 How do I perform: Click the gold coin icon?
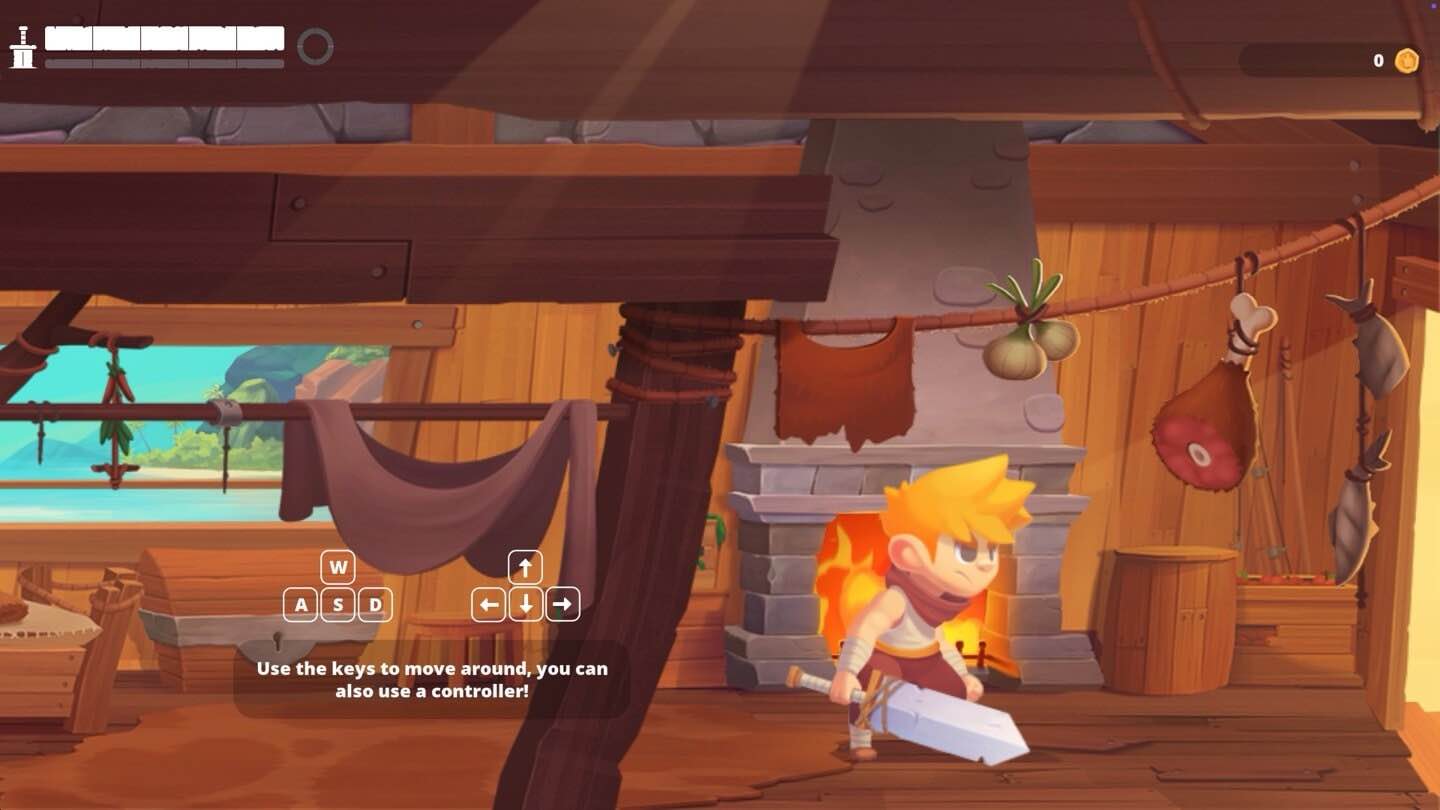pos(1406,61)
